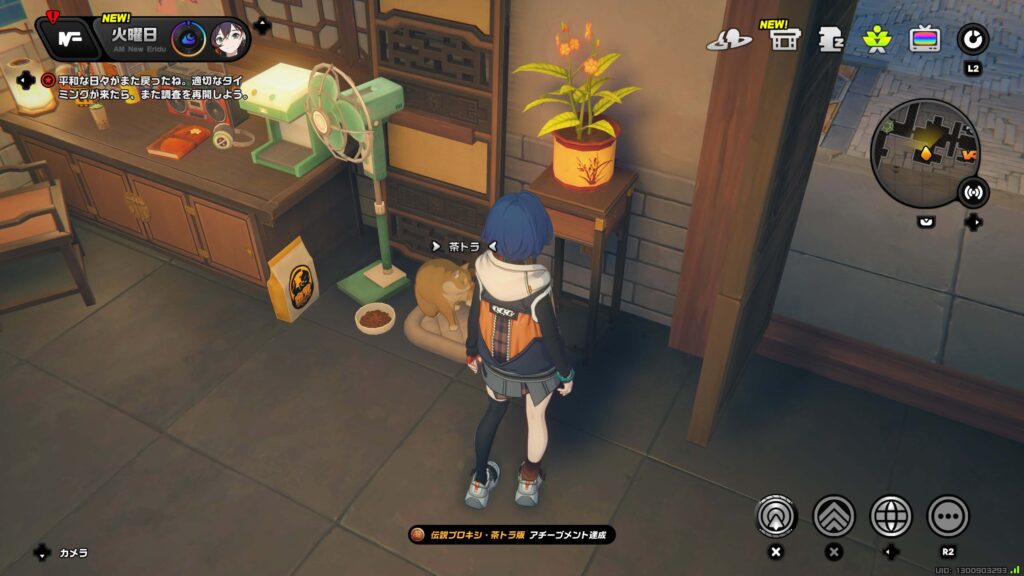The image size is (1024, 576).
Task: Open the Inter-Knot menu button
Action: [x=69, y=39]
